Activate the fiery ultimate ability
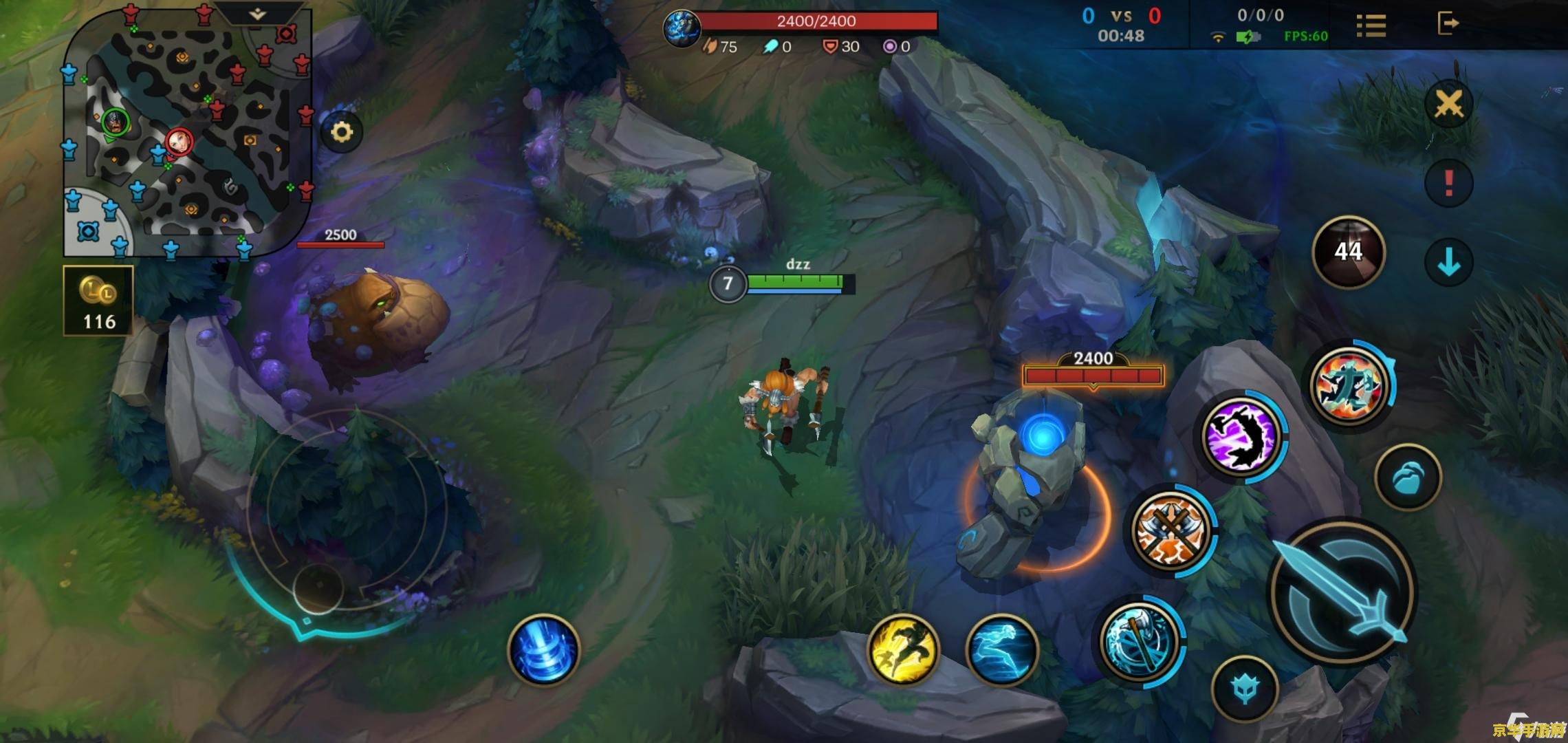Viewport: 1568px width, 743px height. point(1349,385)
